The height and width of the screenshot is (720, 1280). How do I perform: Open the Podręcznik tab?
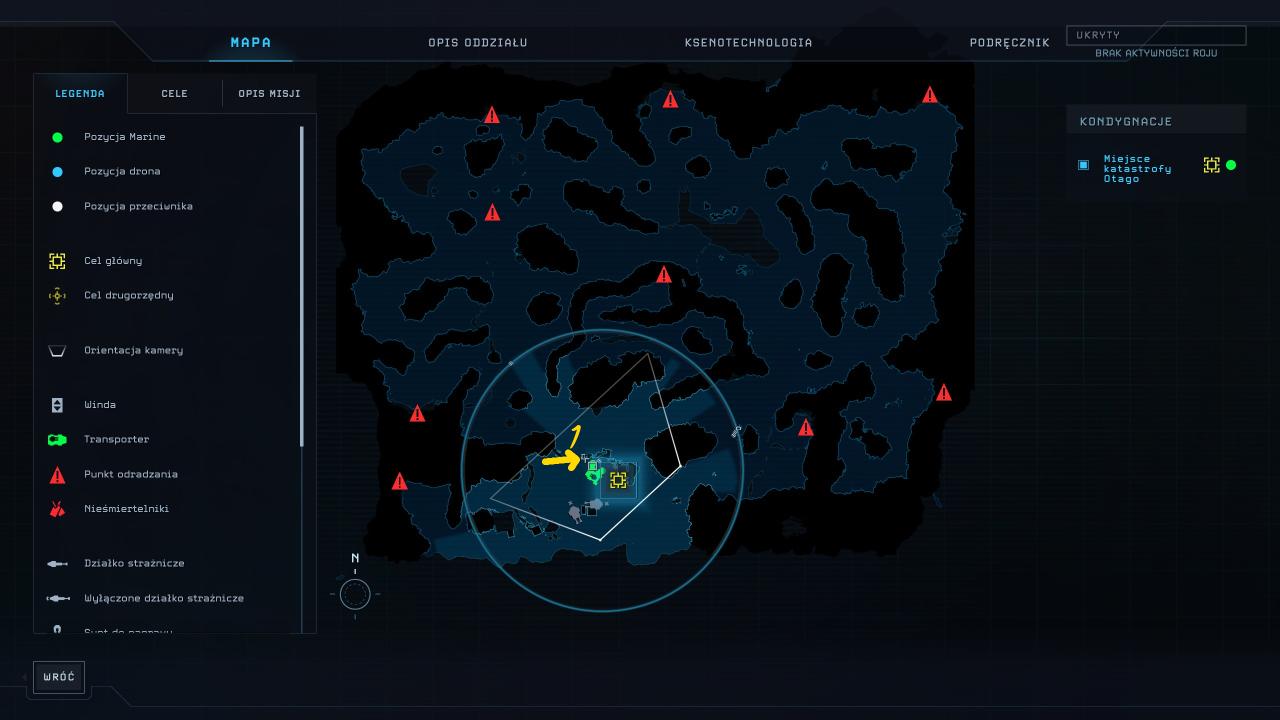coord(1009,43)
